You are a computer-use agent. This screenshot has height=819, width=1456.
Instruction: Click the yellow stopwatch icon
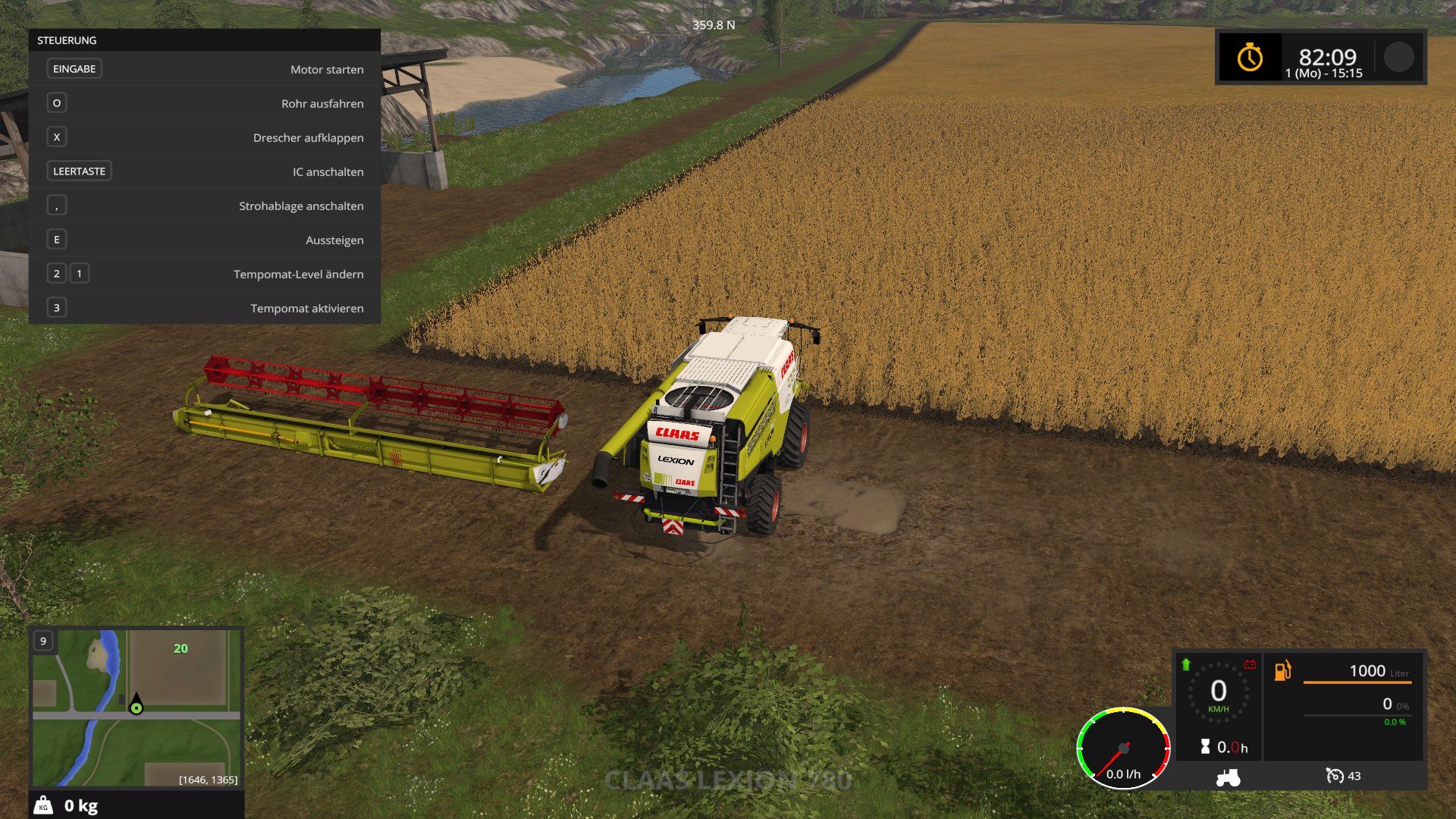[x=1250, y=58]
